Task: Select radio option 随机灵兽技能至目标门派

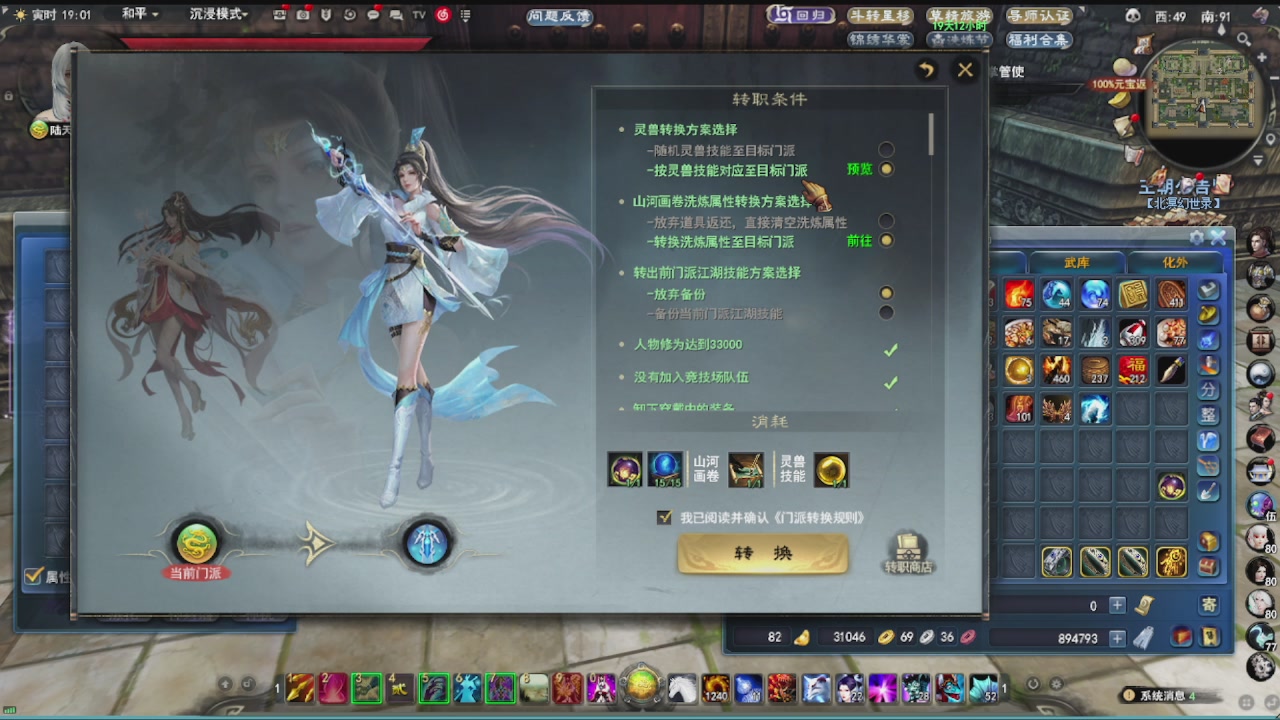Action: (888, 150)
